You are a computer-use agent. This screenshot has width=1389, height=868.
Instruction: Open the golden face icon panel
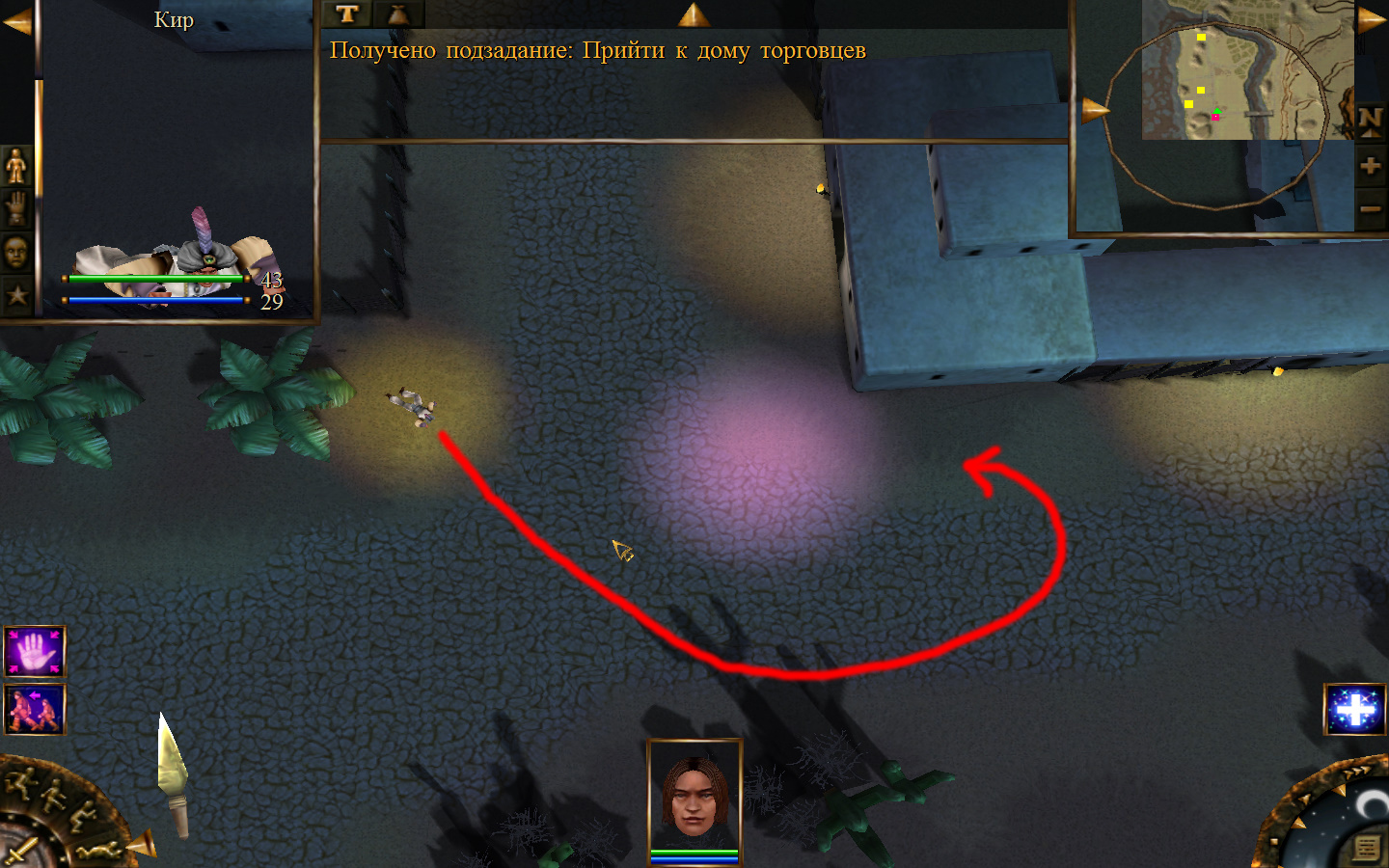pyautogui.click(x=16, y=252)
